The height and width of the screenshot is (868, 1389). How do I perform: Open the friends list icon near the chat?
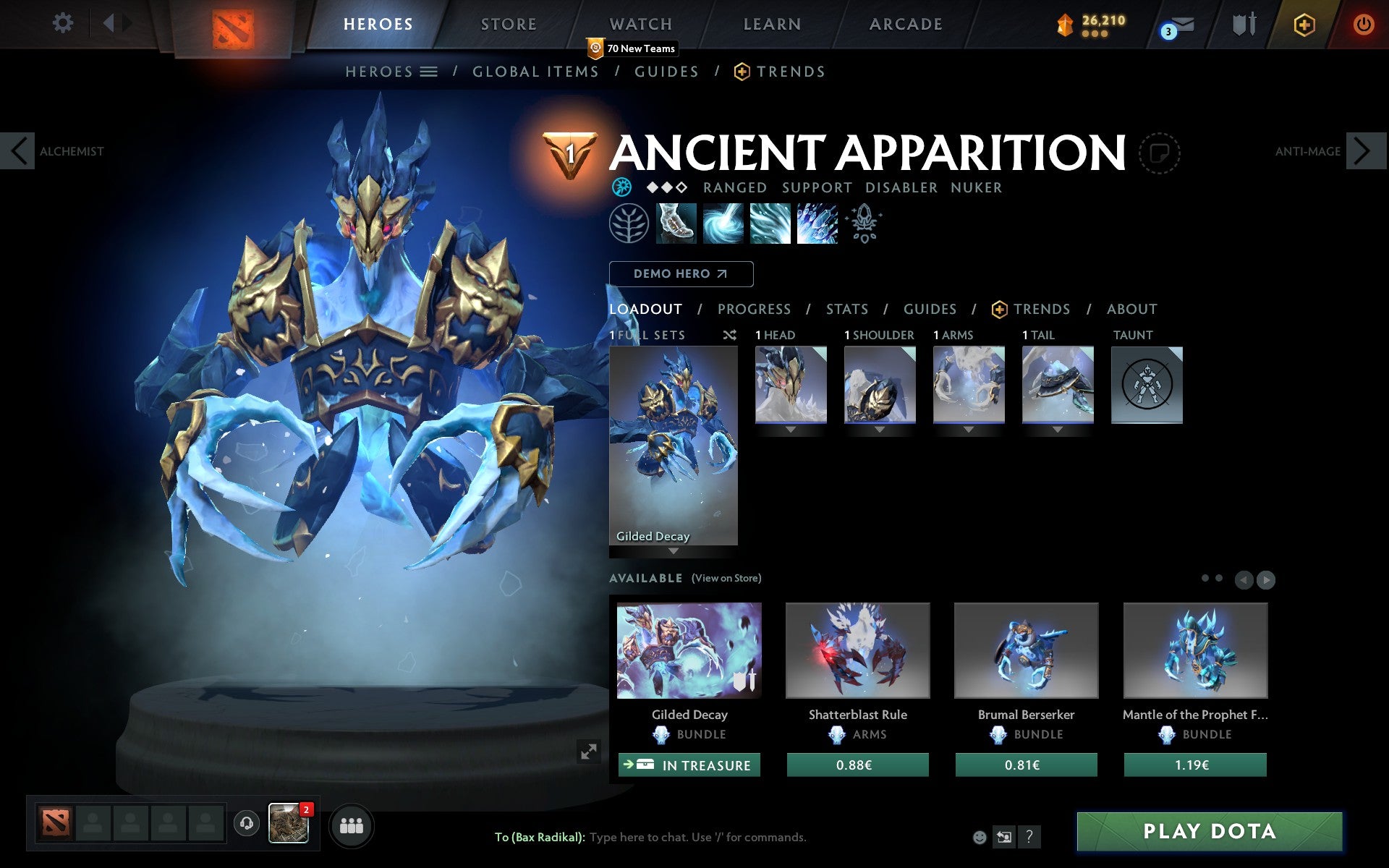(x=352, y=825)
